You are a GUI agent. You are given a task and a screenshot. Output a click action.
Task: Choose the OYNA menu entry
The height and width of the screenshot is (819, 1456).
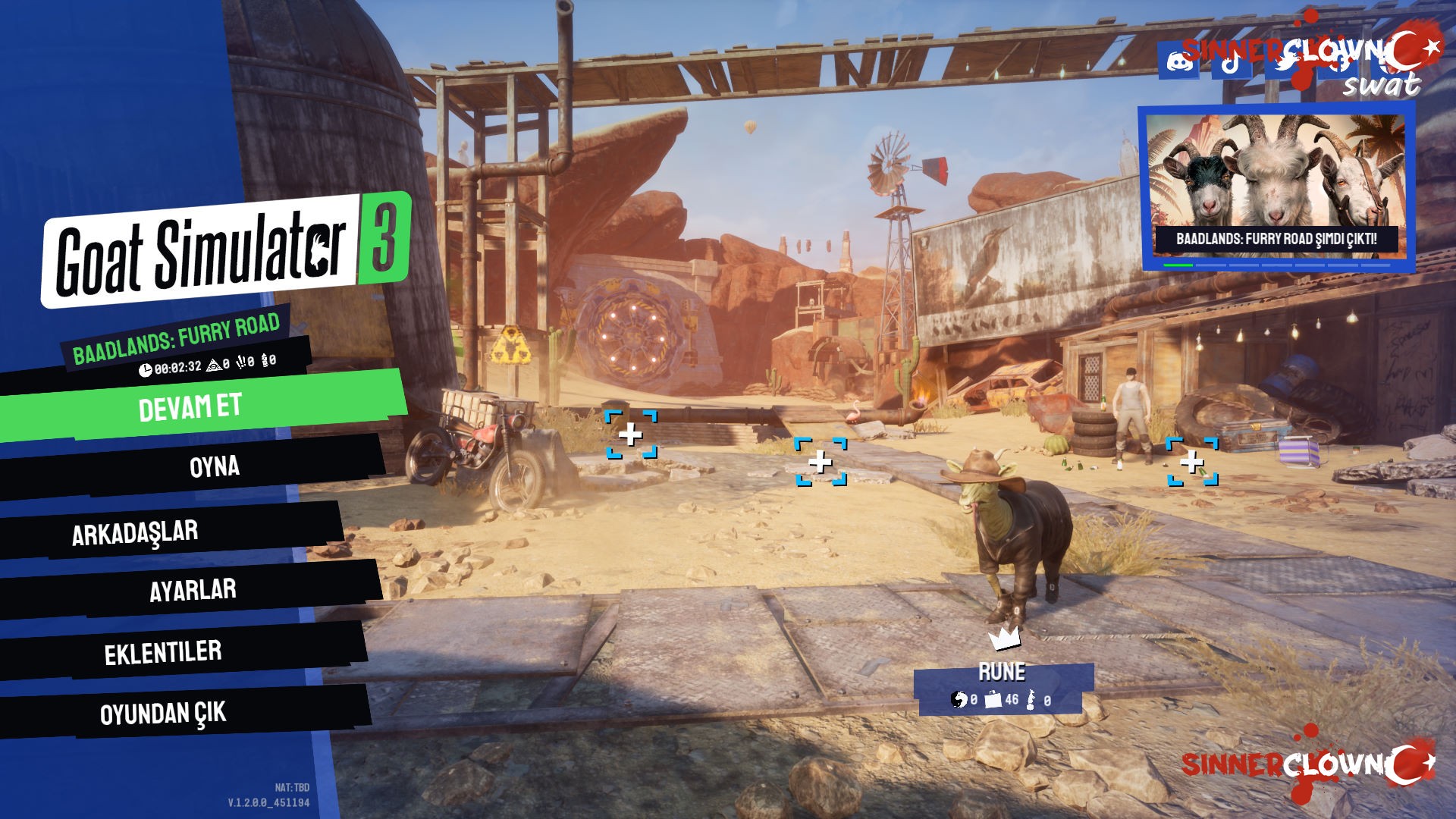pyautogui.click(x=214, y=466)
